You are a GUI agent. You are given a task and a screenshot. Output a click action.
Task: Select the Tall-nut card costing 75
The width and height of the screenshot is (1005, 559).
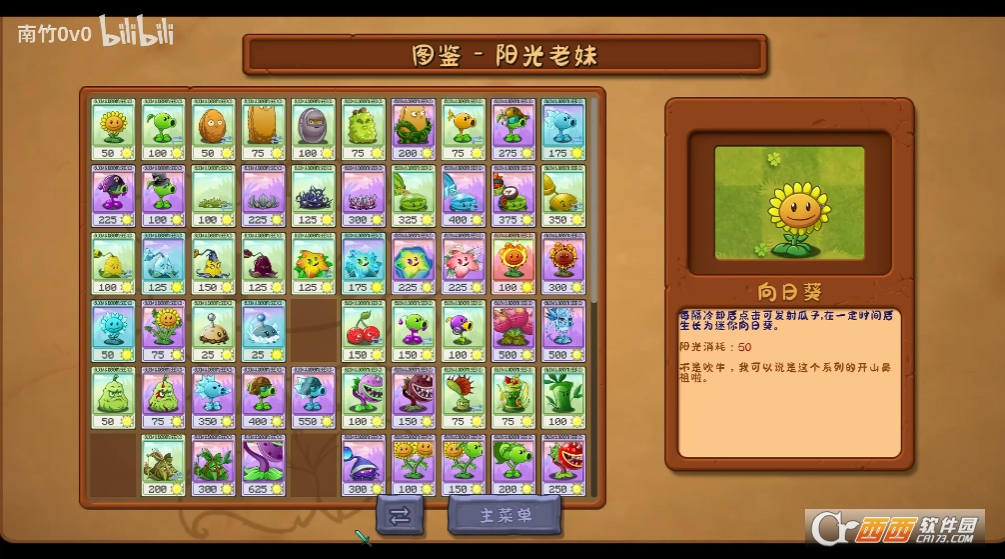(x=264, y=129)
